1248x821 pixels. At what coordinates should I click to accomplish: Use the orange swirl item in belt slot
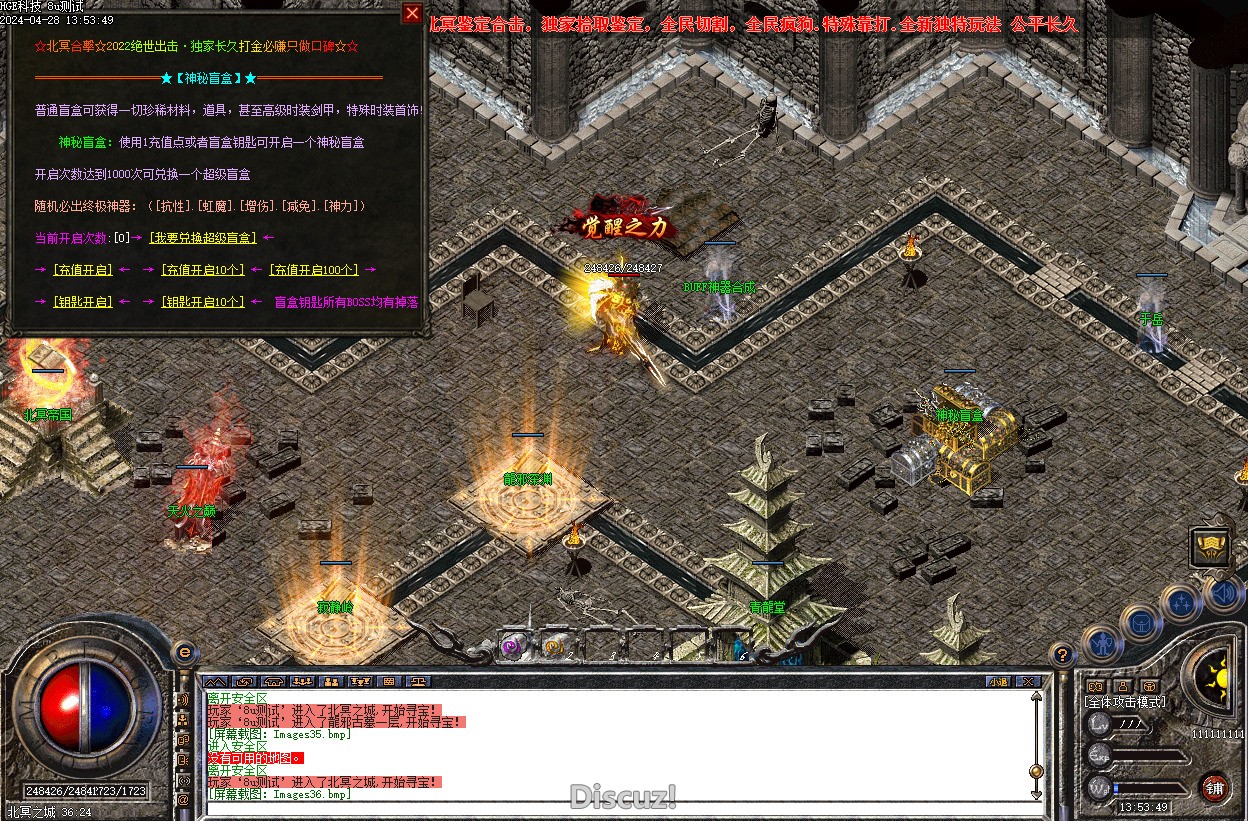tap(553, 647)
